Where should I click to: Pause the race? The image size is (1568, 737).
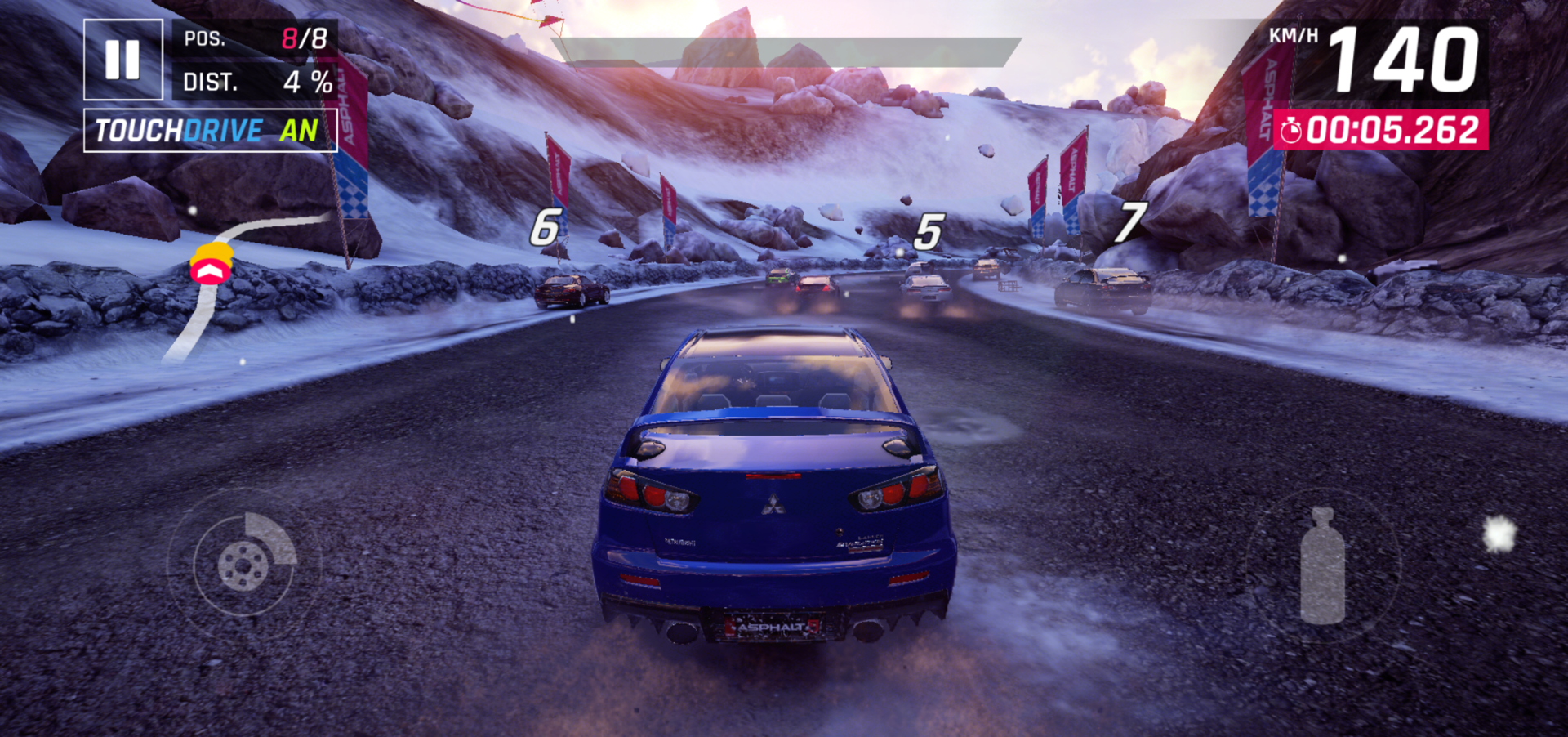tap(123, 60)
